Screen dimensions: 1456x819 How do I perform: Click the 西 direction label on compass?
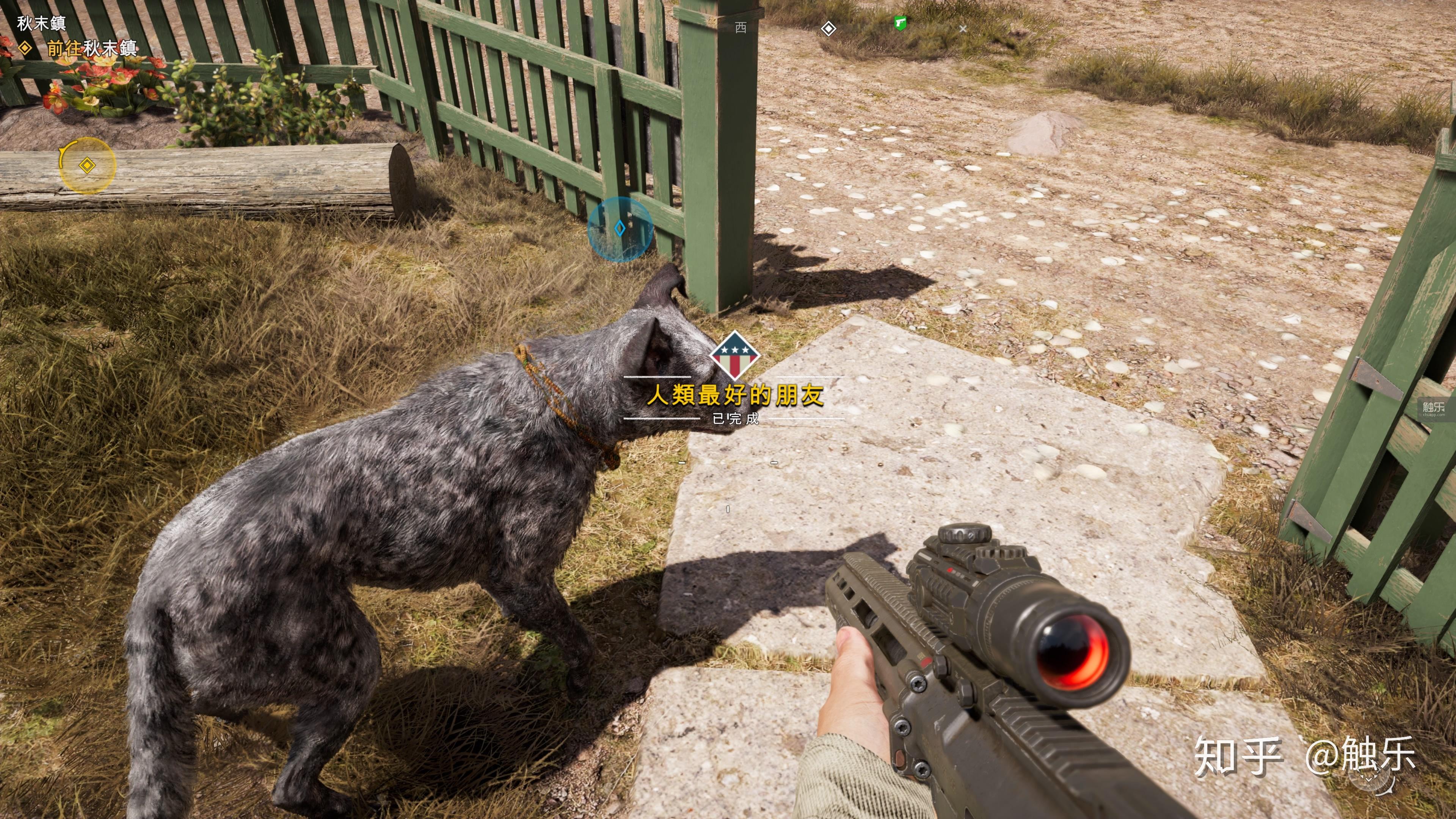741,28
